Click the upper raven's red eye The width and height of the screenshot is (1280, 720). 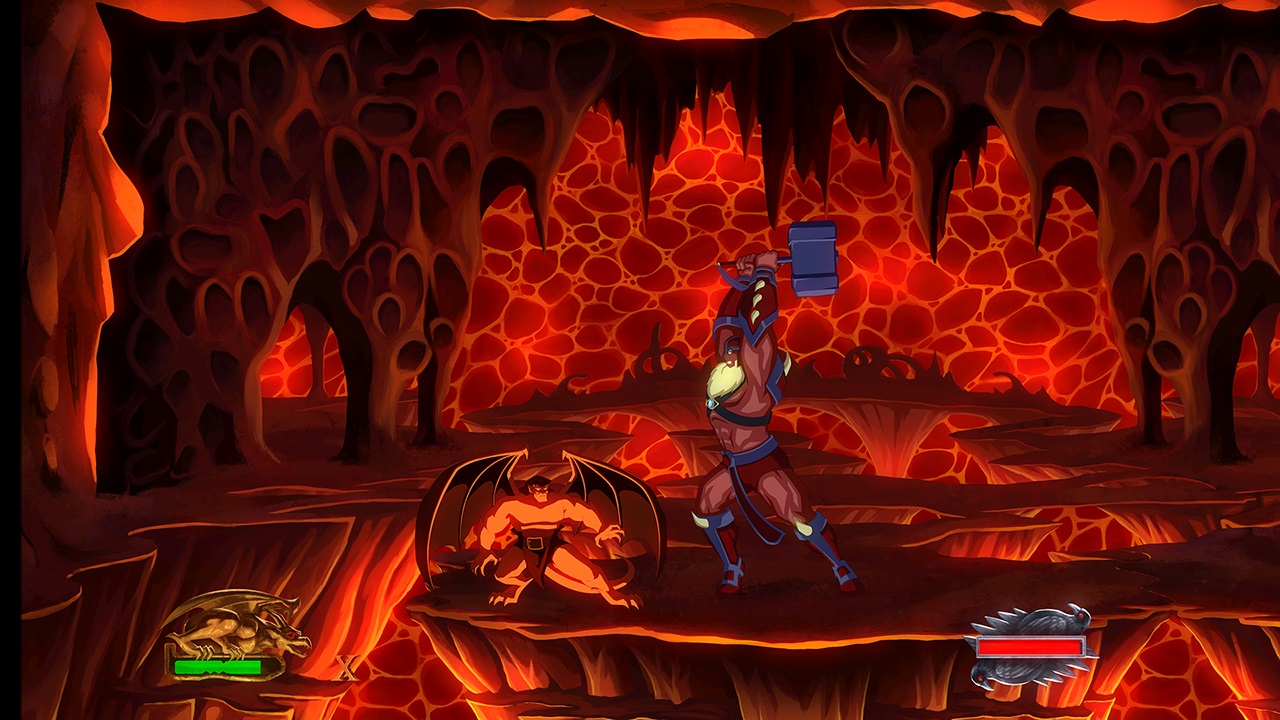tap(1081, 616)
